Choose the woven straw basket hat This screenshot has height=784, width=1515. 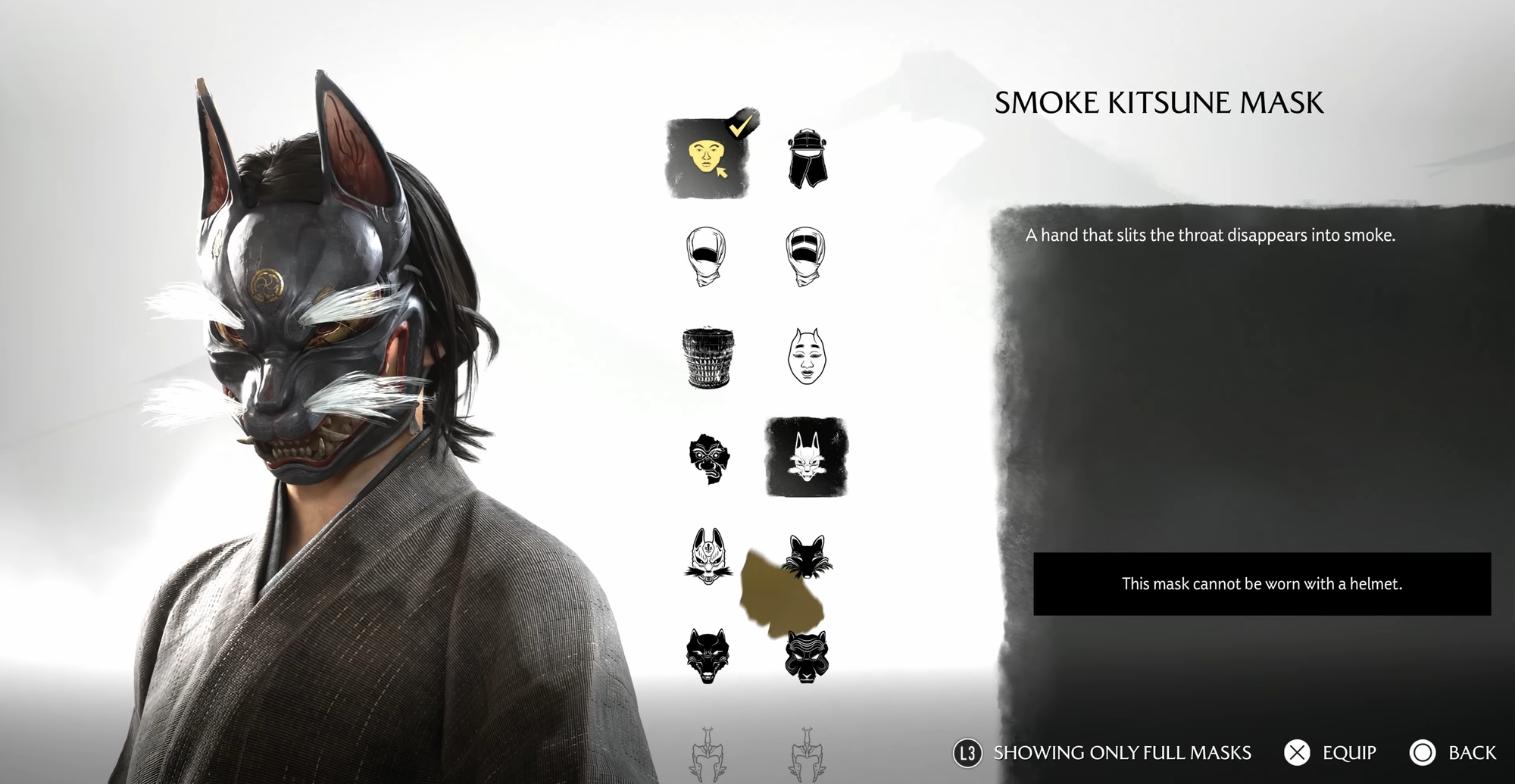click(708, 358)
